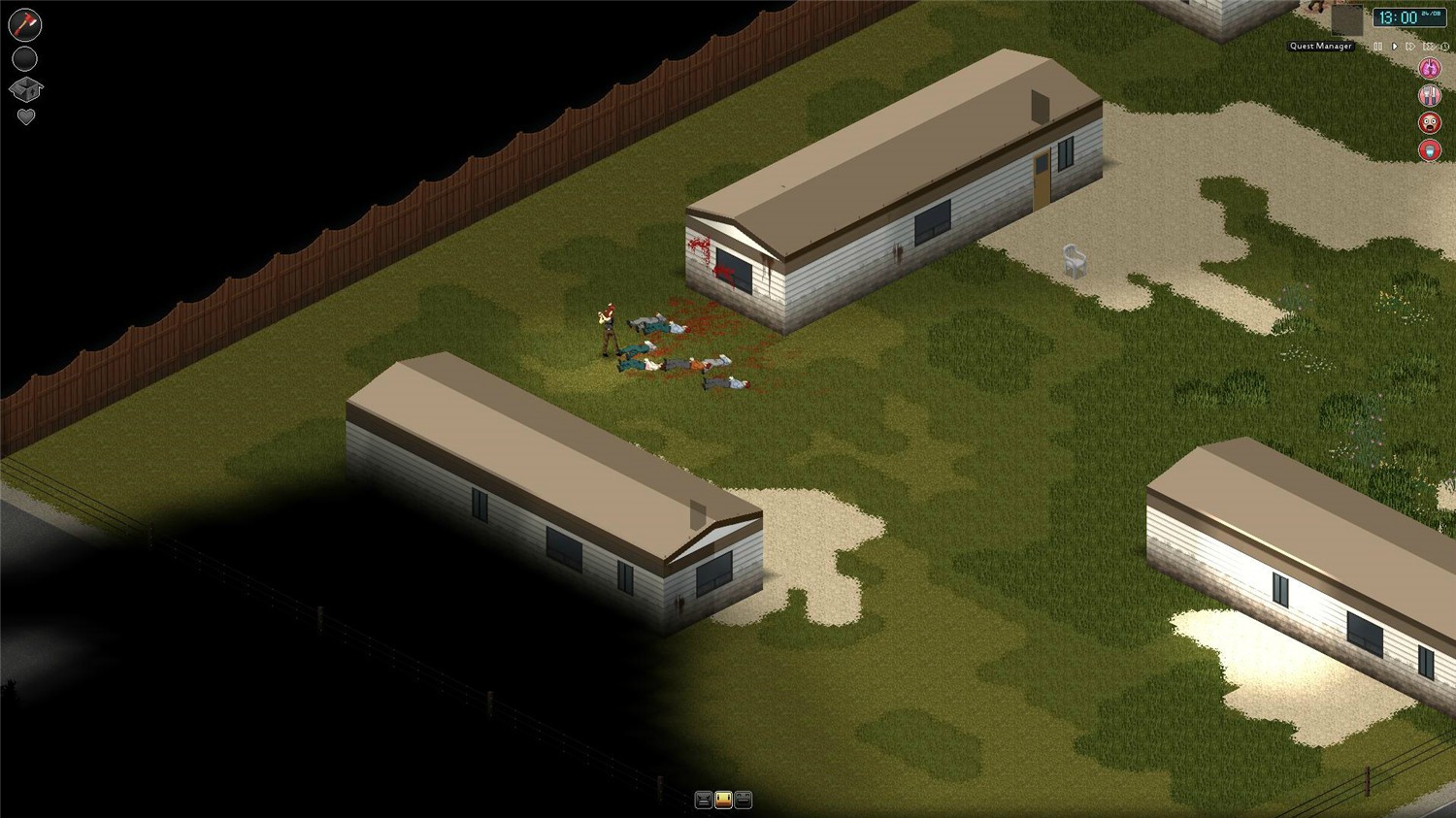The image size is (1456, 818).
Task: Open the Quest Manager
Action: [1320, 46]
